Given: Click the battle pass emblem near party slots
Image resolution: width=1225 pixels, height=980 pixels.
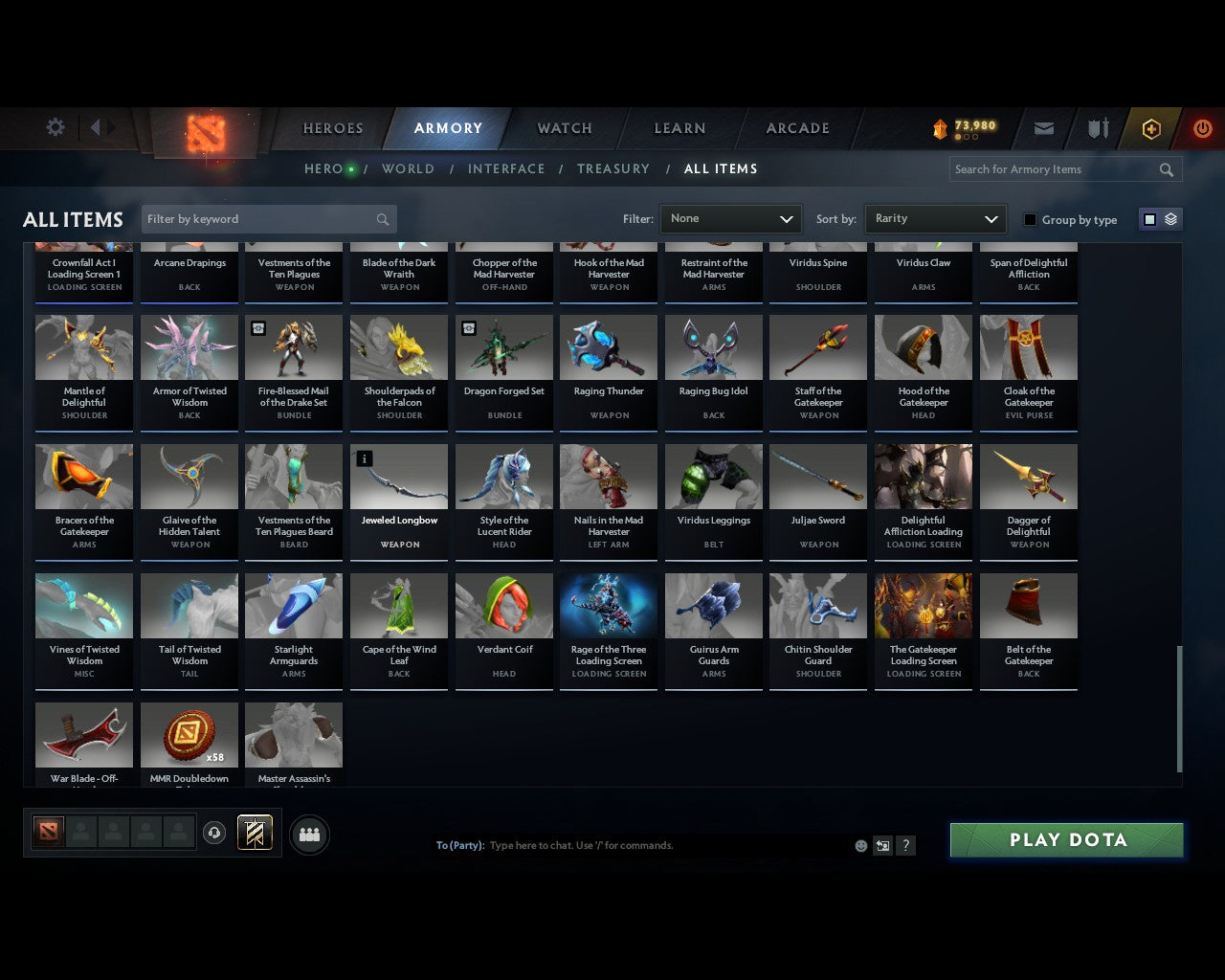Looking at the screenshot, I should (255, 833).
